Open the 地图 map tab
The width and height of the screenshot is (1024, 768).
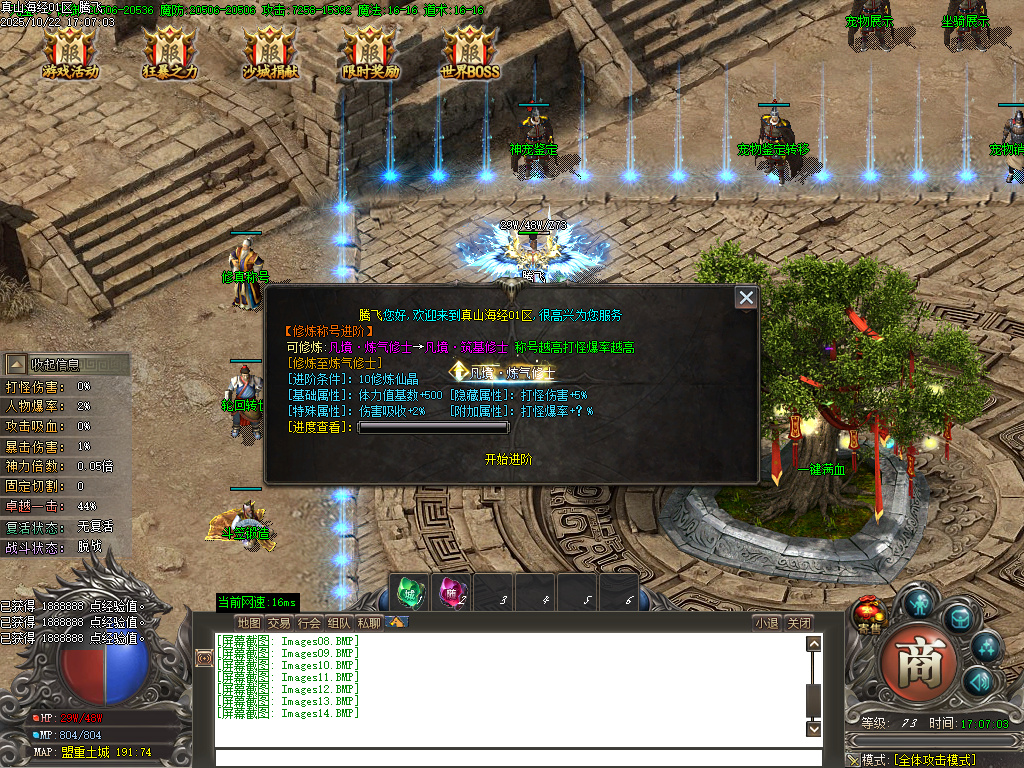coord(249,622)
